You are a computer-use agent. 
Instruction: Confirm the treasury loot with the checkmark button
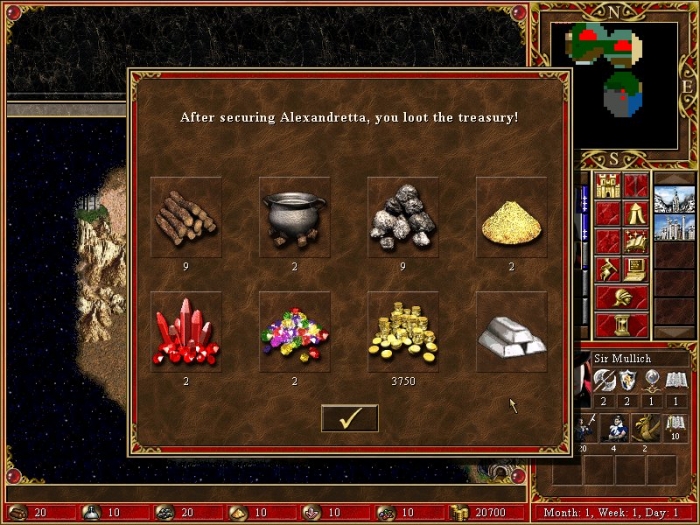[x=350, y=418]
